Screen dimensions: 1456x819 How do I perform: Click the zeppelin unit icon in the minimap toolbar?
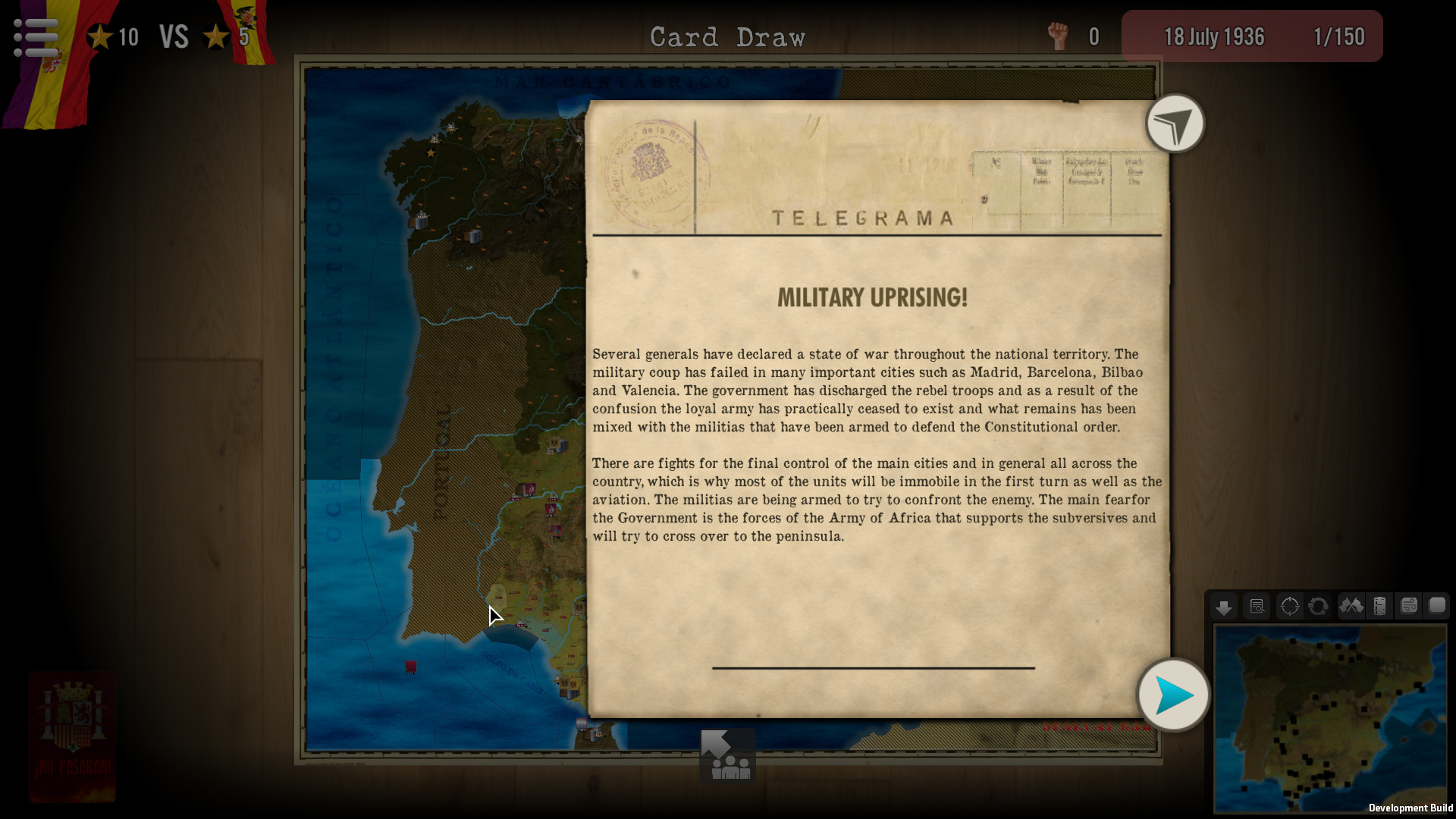[1380, 607]
